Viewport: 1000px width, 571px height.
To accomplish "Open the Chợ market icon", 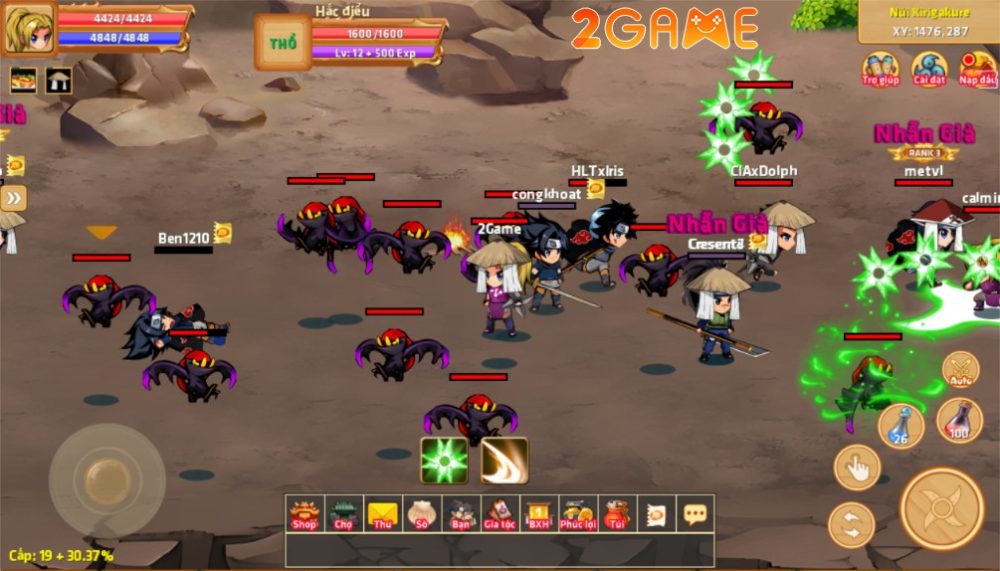I will [343, 514].
